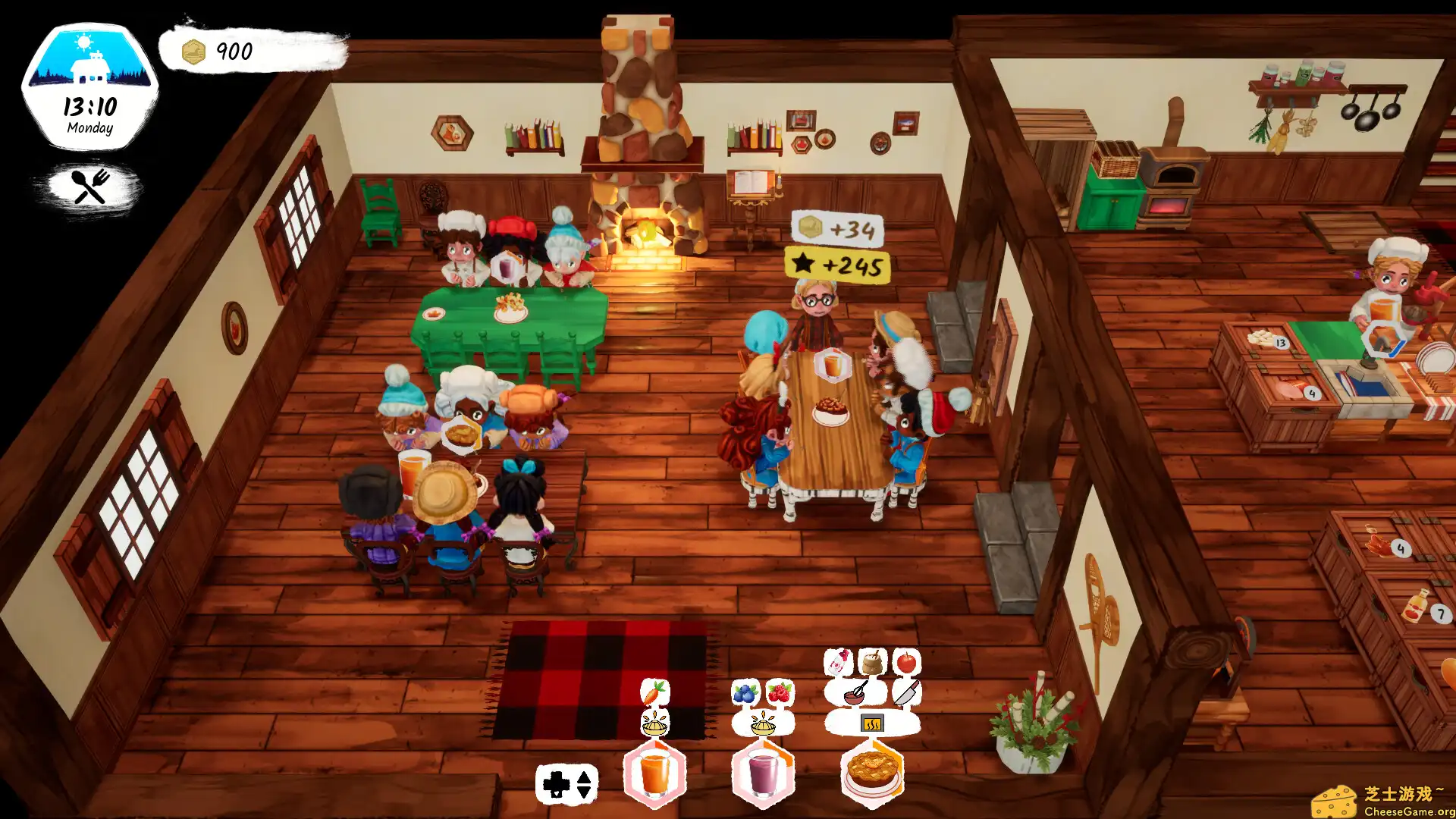This screenshot has height=819, width=1456.
Task: Select the blueberry ingredient icon
Action: pyautogui.click(x=745, y=692)
